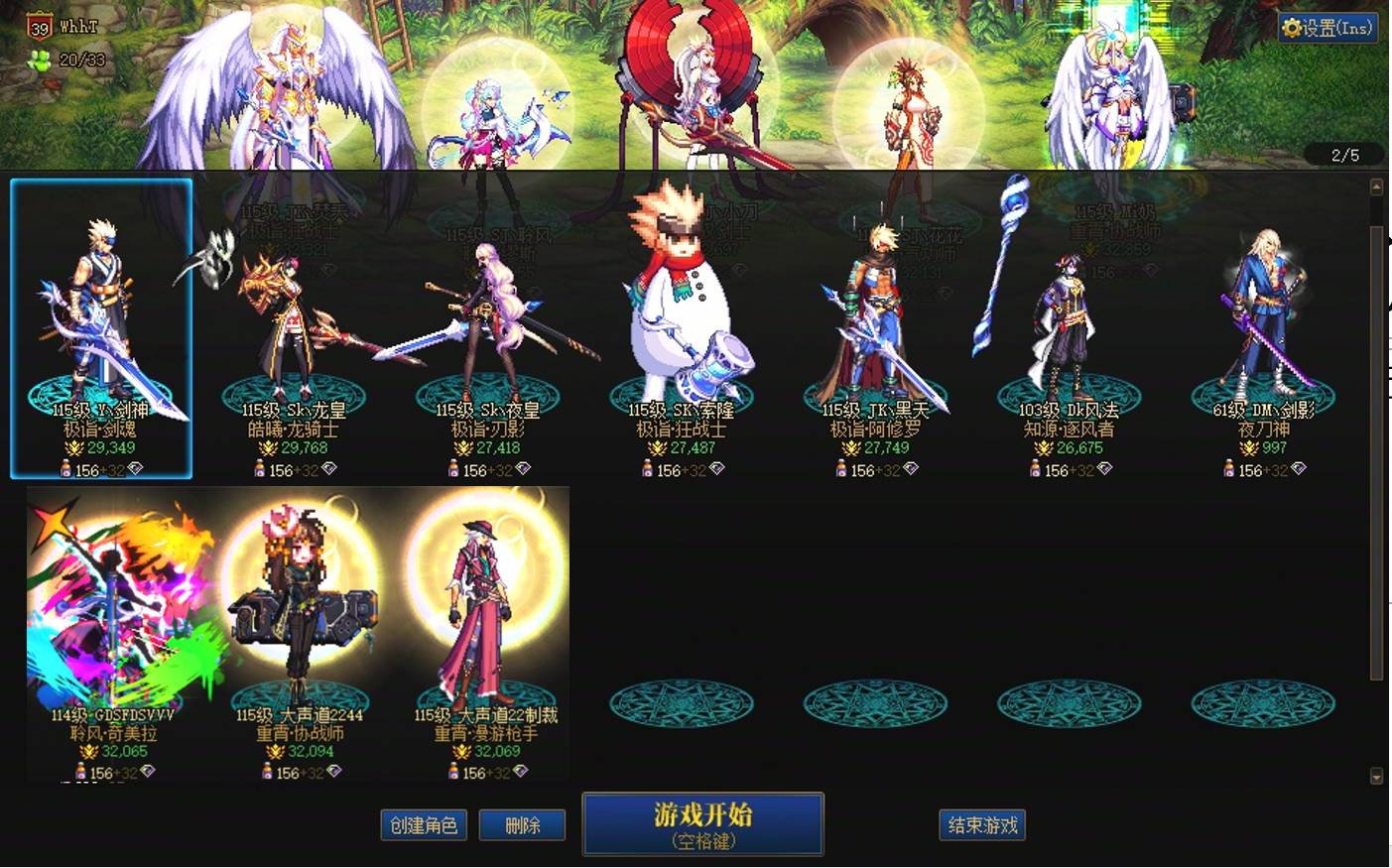Click the scroll-up arrow on the character list
1392x868 pixels.
point(1378,186)
